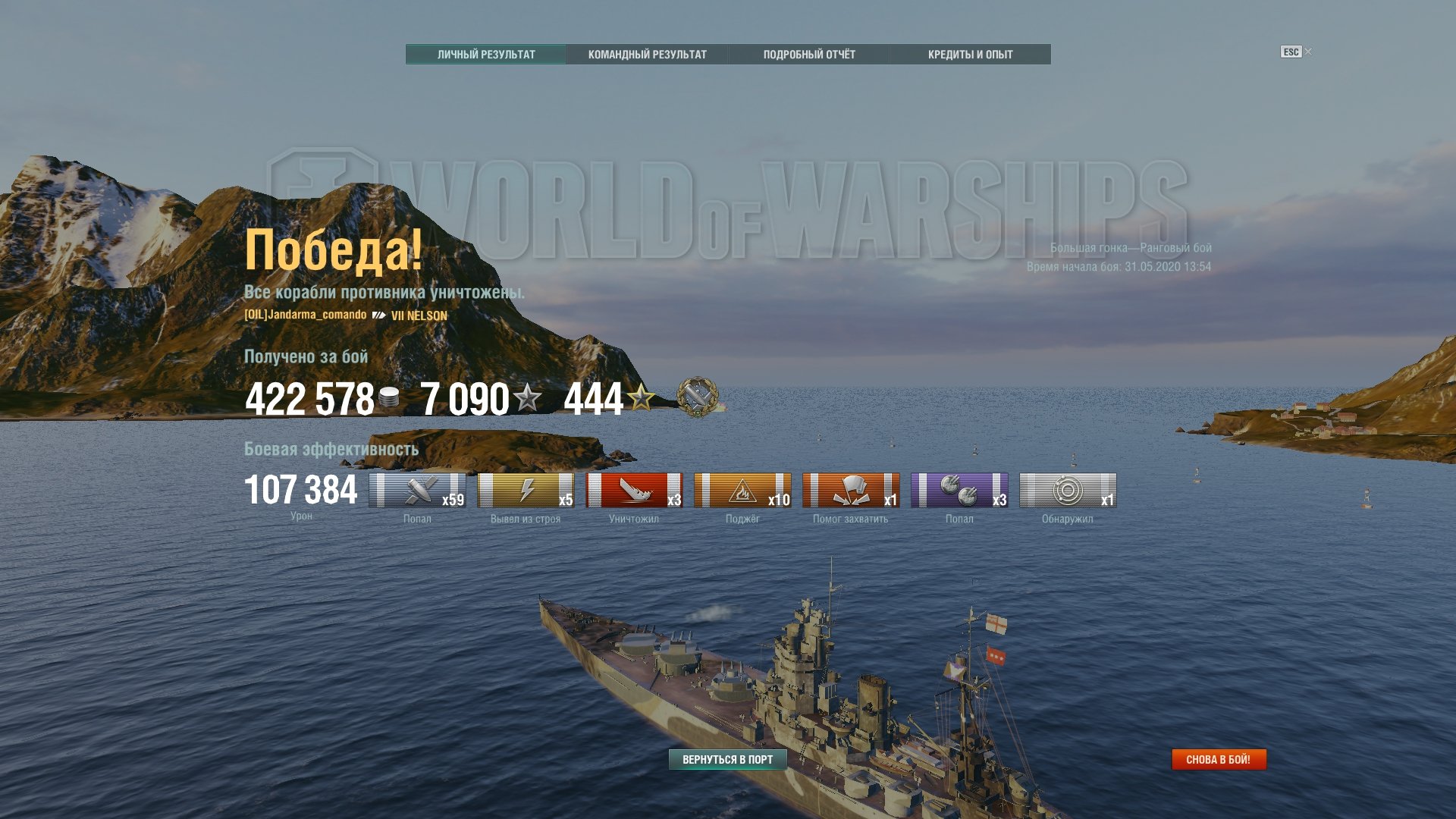The width and height of the screenshot is (1456, 819).
Task: Select the Кредиты и опыт tab
Action: [x=970, y=55]
